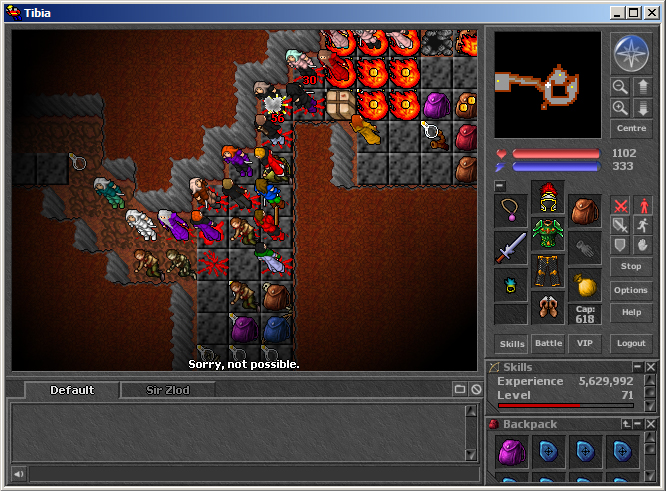Click the compass rose

point(631,53)
